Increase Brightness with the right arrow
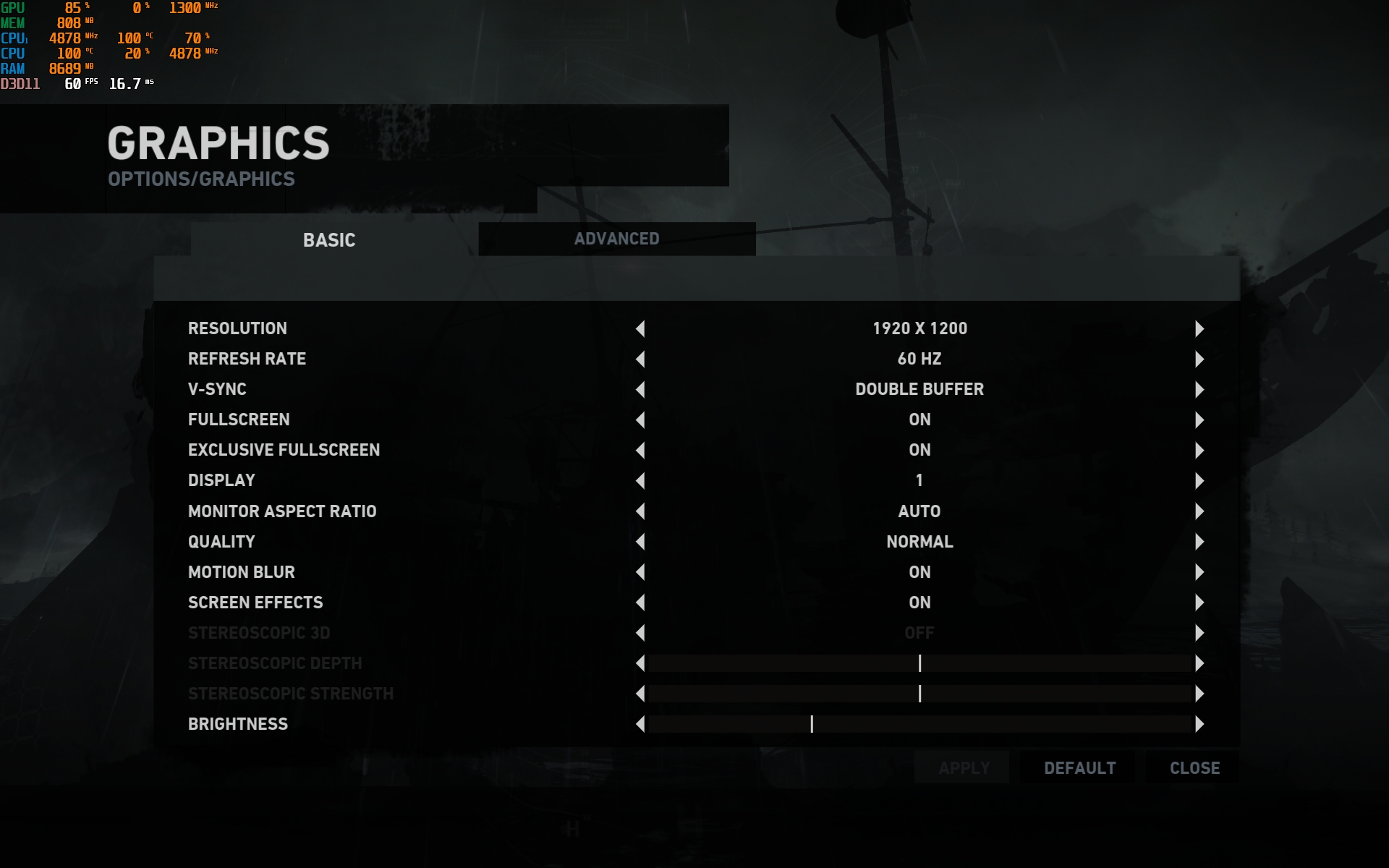 click(x=1199, y=724)
